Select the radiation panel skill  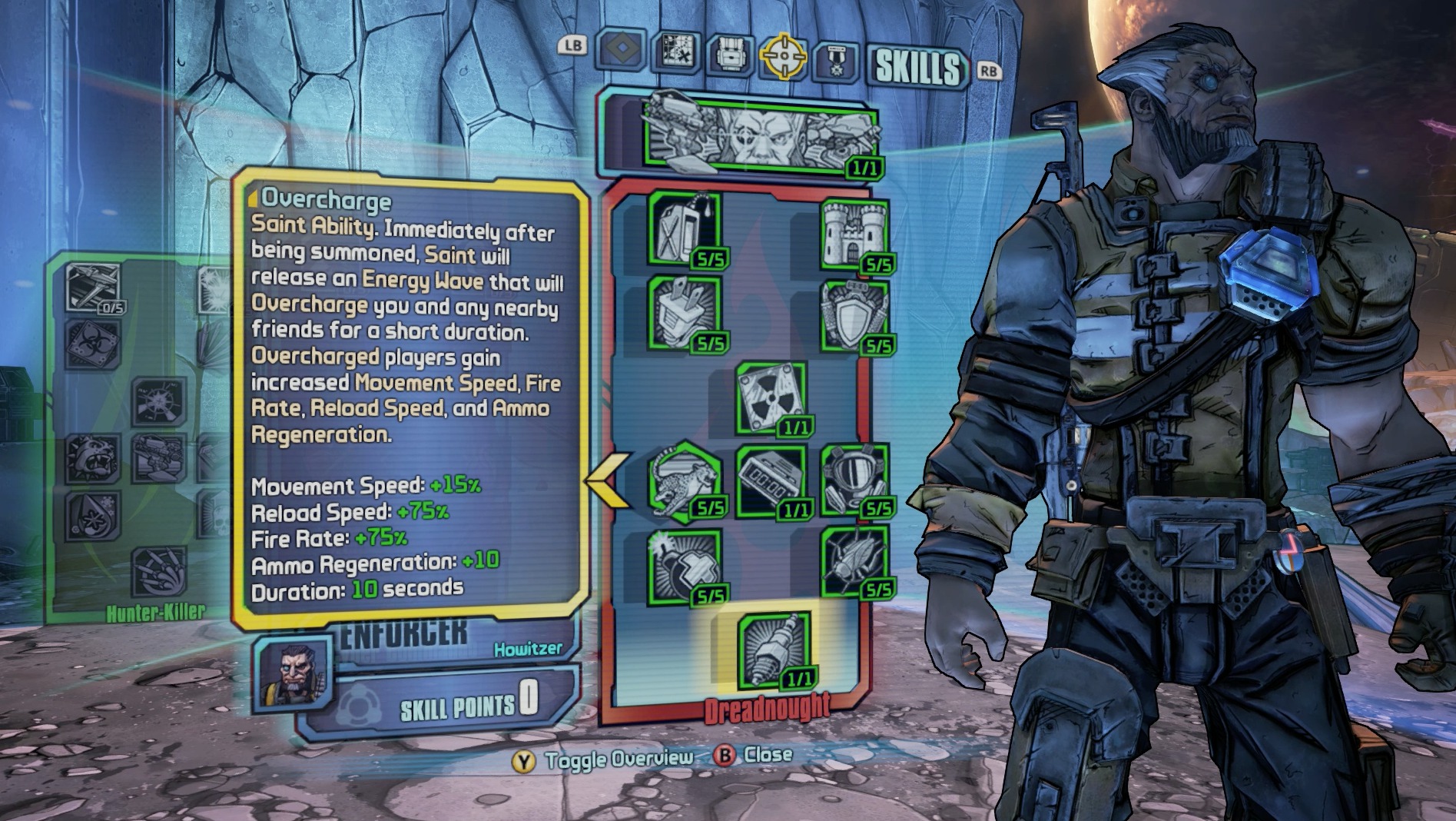click(x=771, y=398)
